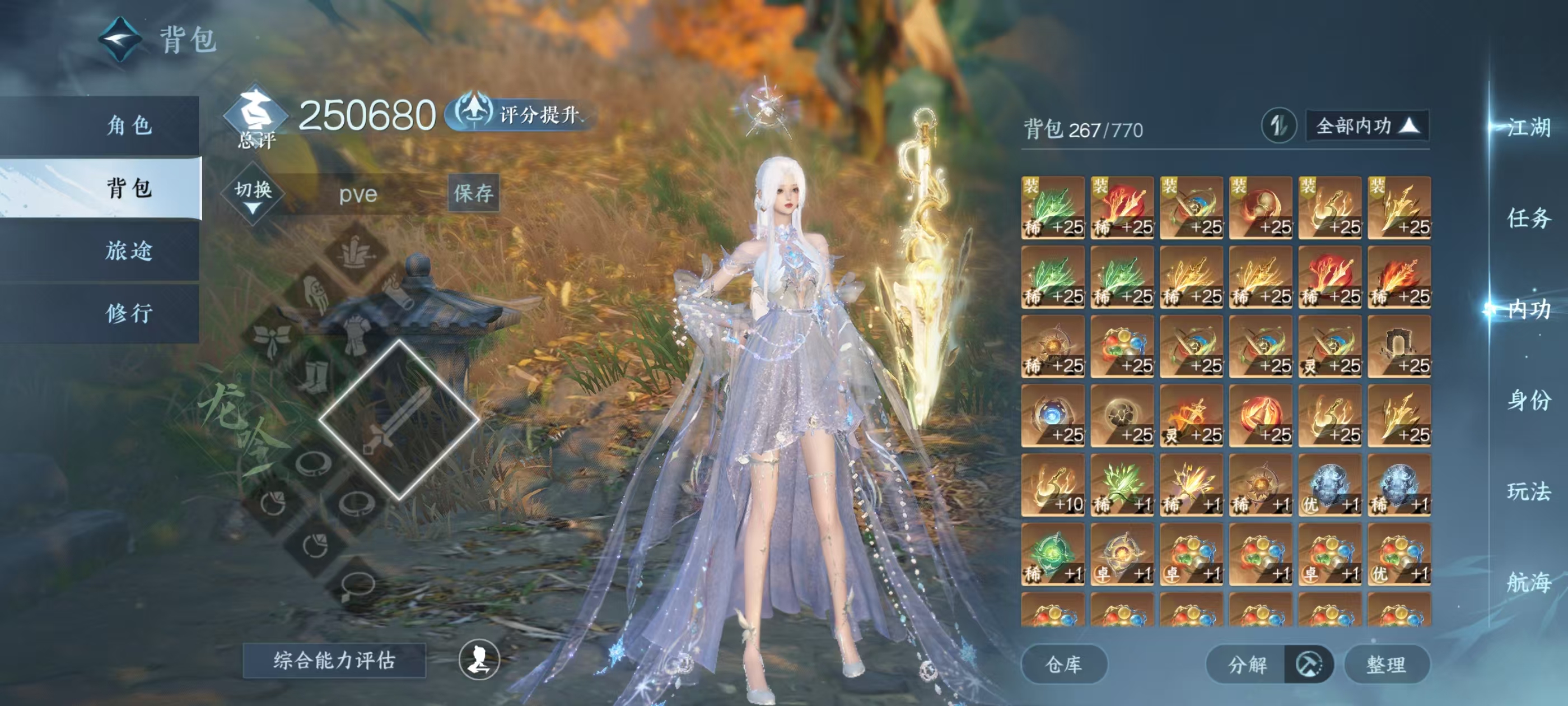Open 综合能力评估 ability evaluation
Screen dimensions: 1568x706
(x=334, y=660)
